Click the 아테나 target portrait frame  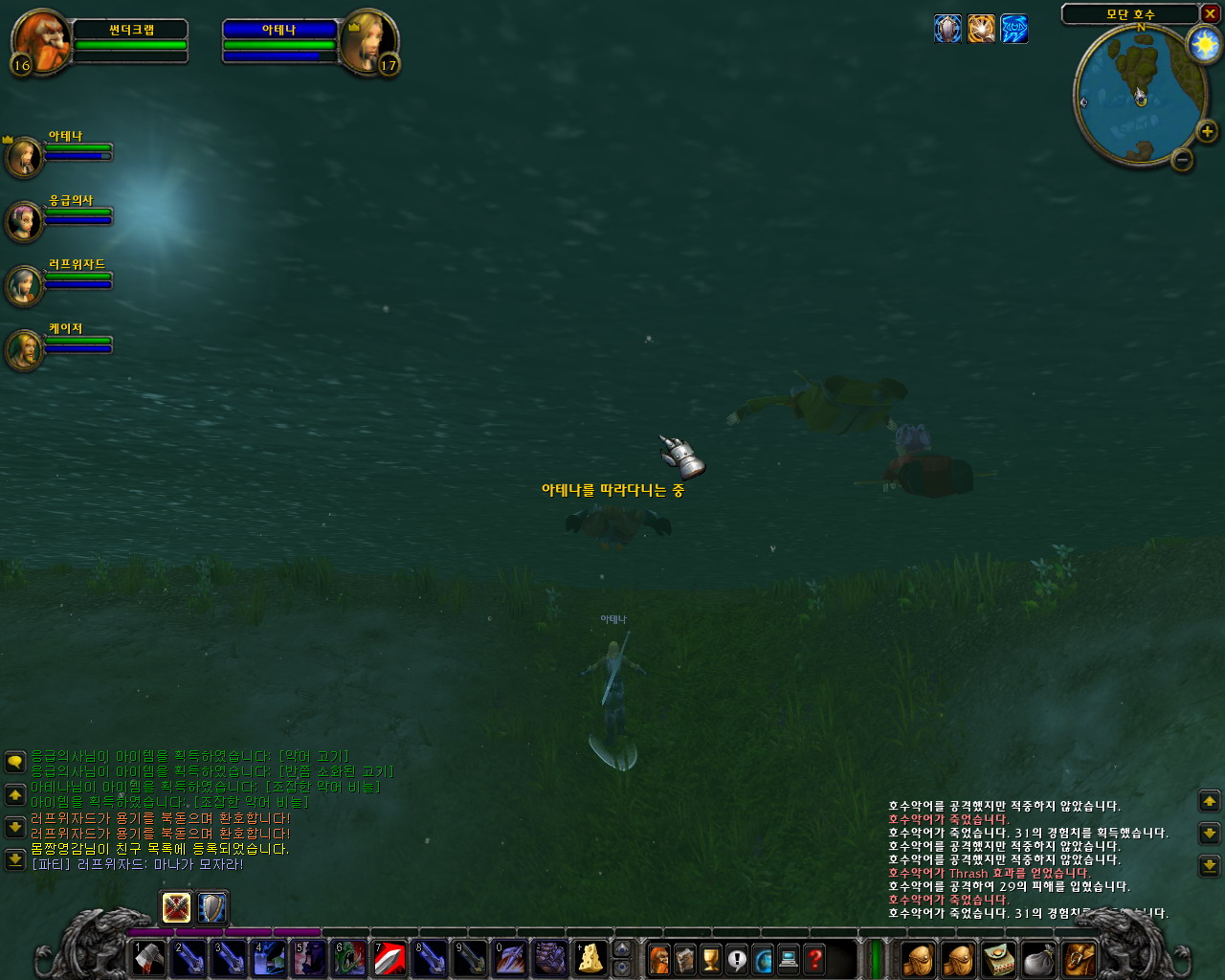(368, 41)
